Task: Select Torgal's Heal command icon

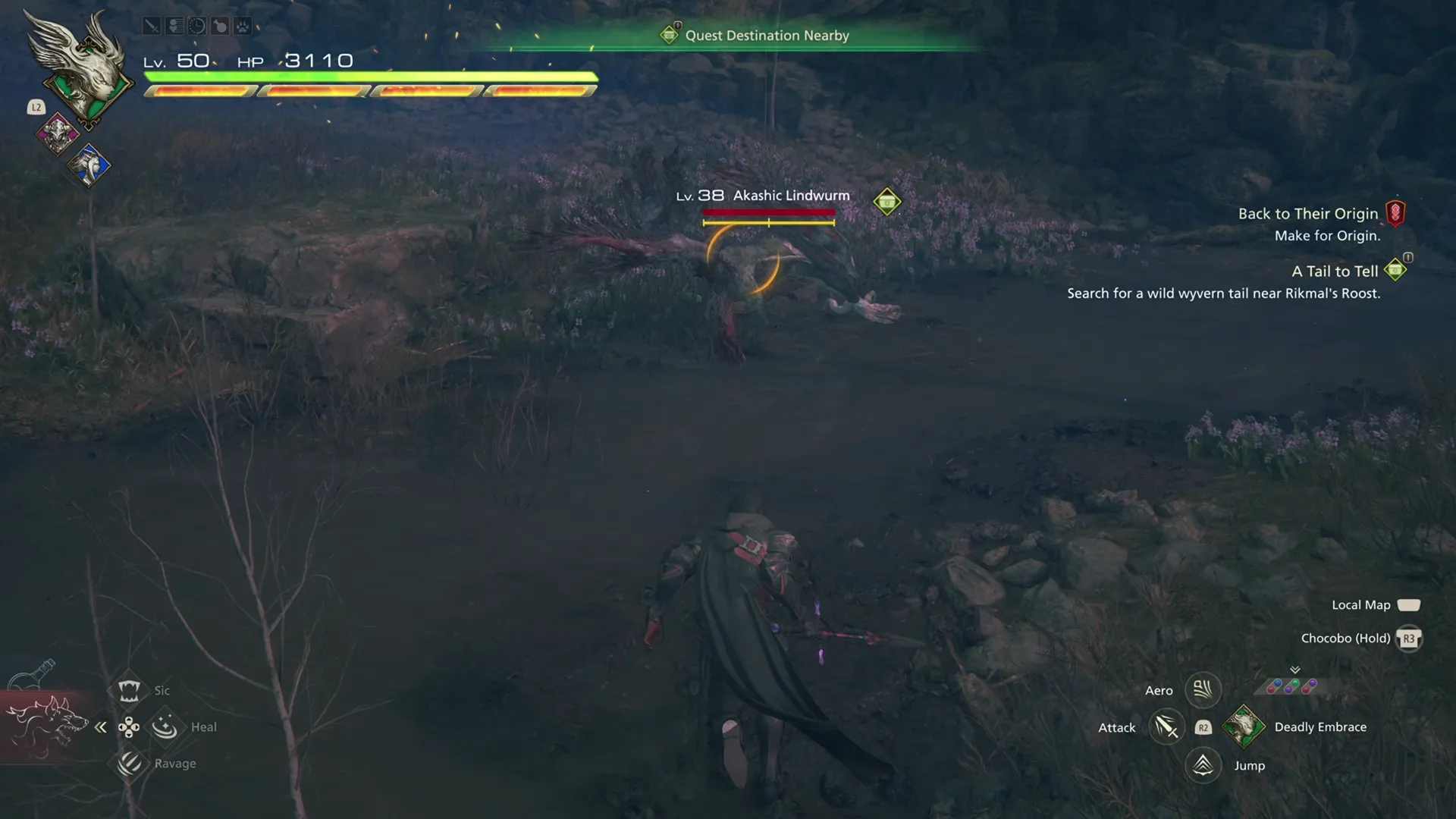Action: (164, 726)
